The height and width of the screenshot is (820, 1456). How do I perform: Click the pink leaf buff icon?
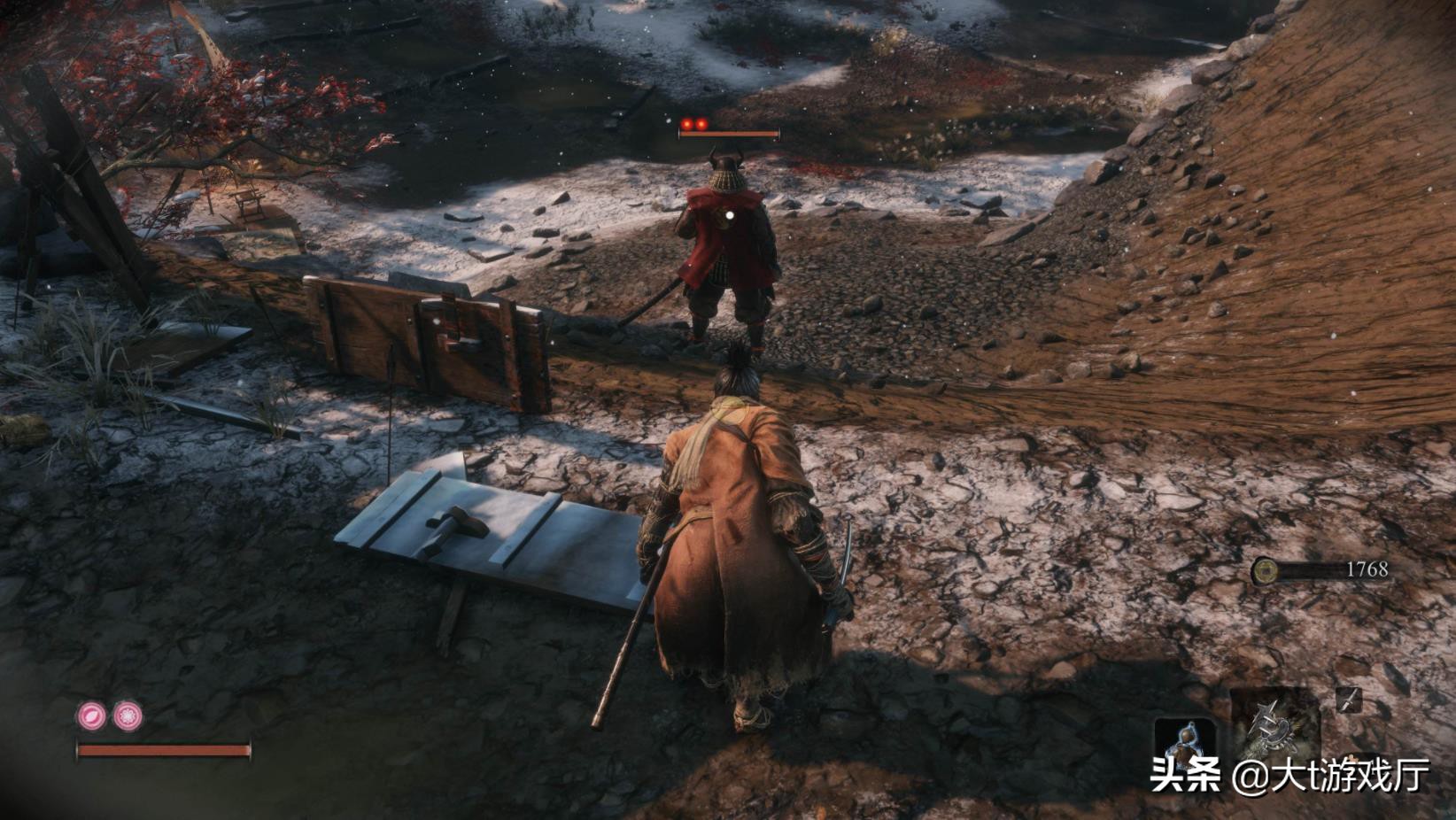pyautogui.click(x=91, y=715)
